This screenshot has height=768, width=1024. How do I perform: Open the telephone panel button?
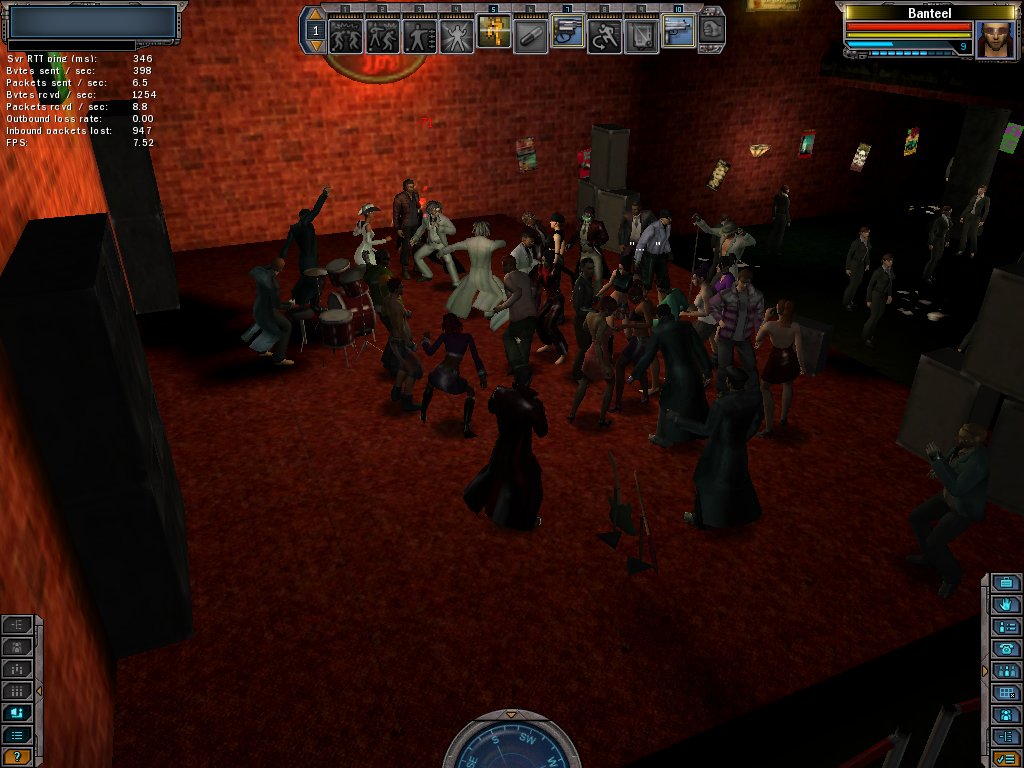pos(1006,649)
